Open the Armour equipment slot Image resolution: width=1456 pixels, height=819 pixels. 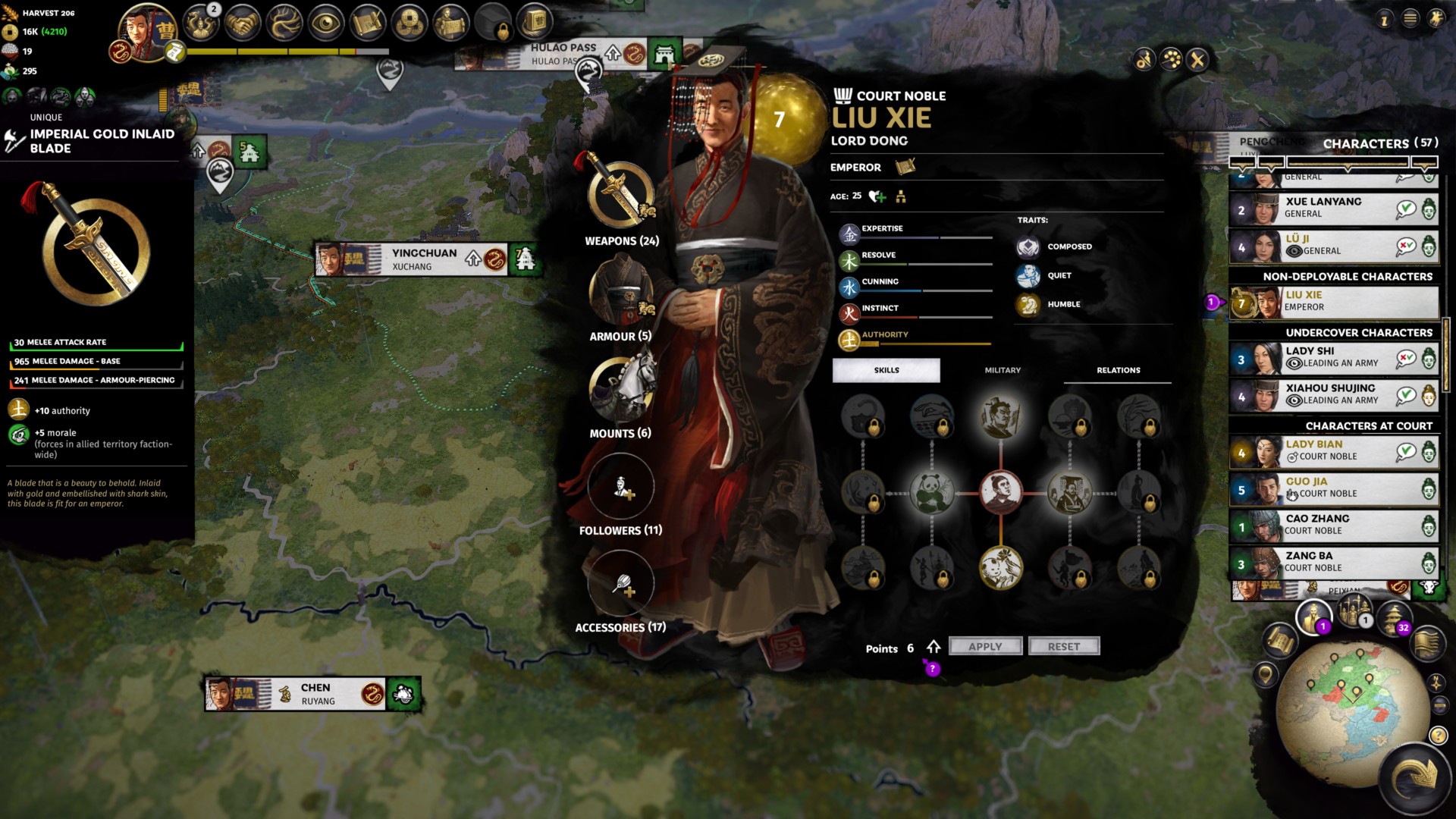click(621, 292)
